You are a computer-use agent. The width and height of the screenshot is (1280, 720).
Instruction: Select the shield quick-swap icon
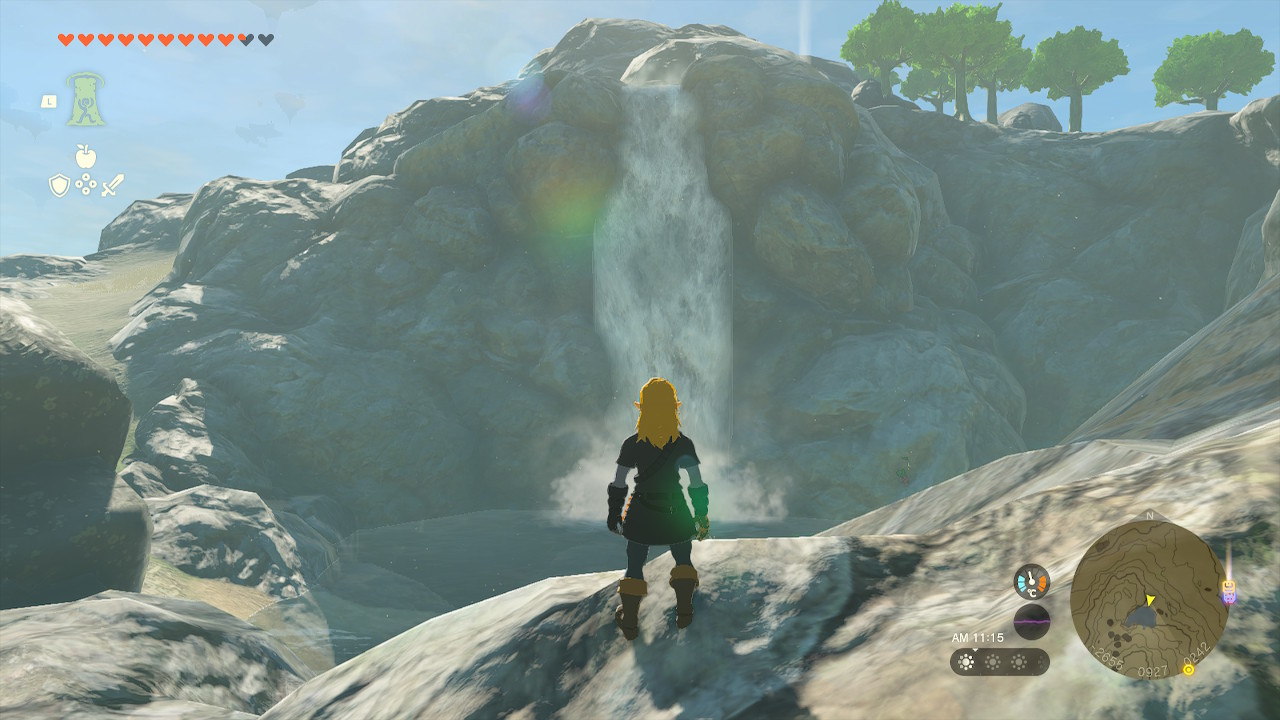click(x=59, y=185)
